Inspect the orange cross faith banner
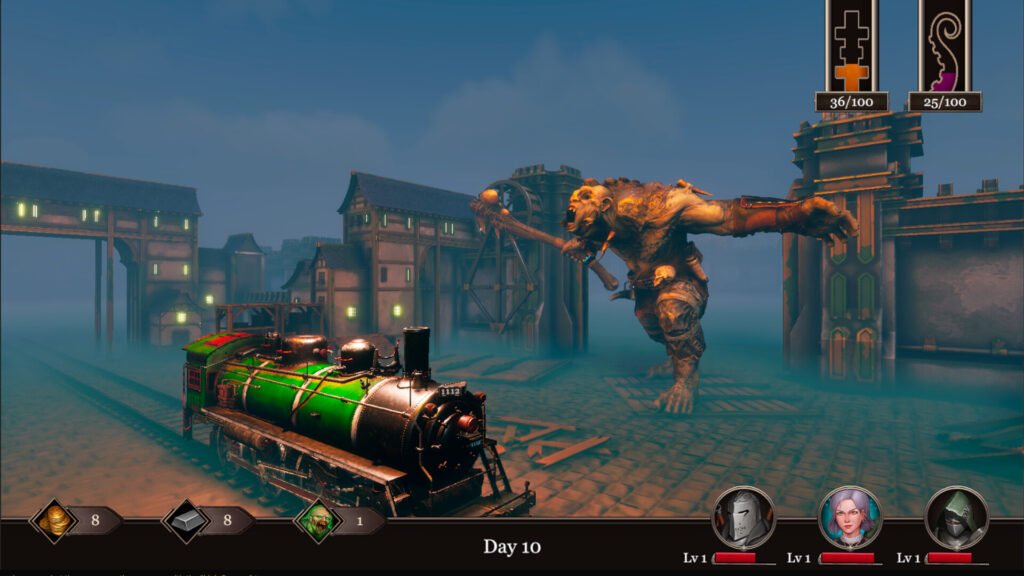 click(x=851, y=46)
